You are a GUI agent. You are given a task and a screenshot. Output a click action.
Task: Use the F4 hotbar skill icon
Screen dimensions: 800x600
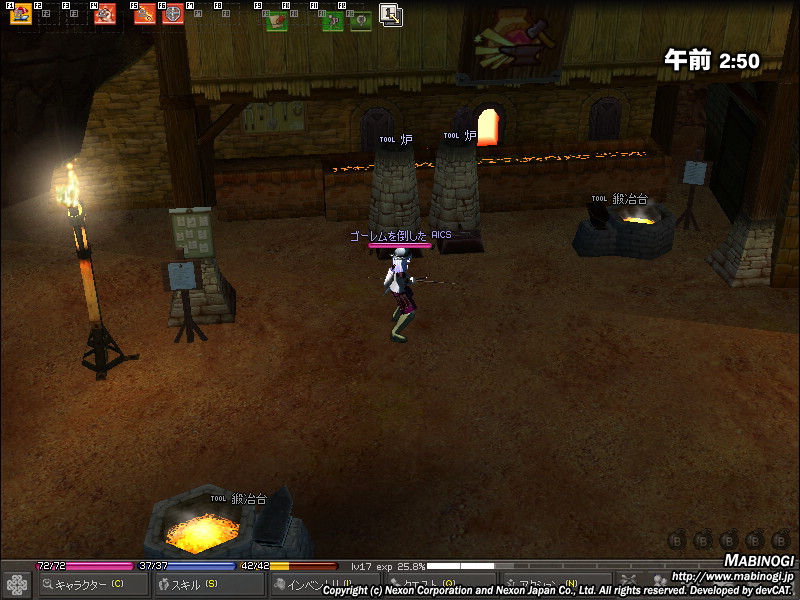tap(104, 15)
